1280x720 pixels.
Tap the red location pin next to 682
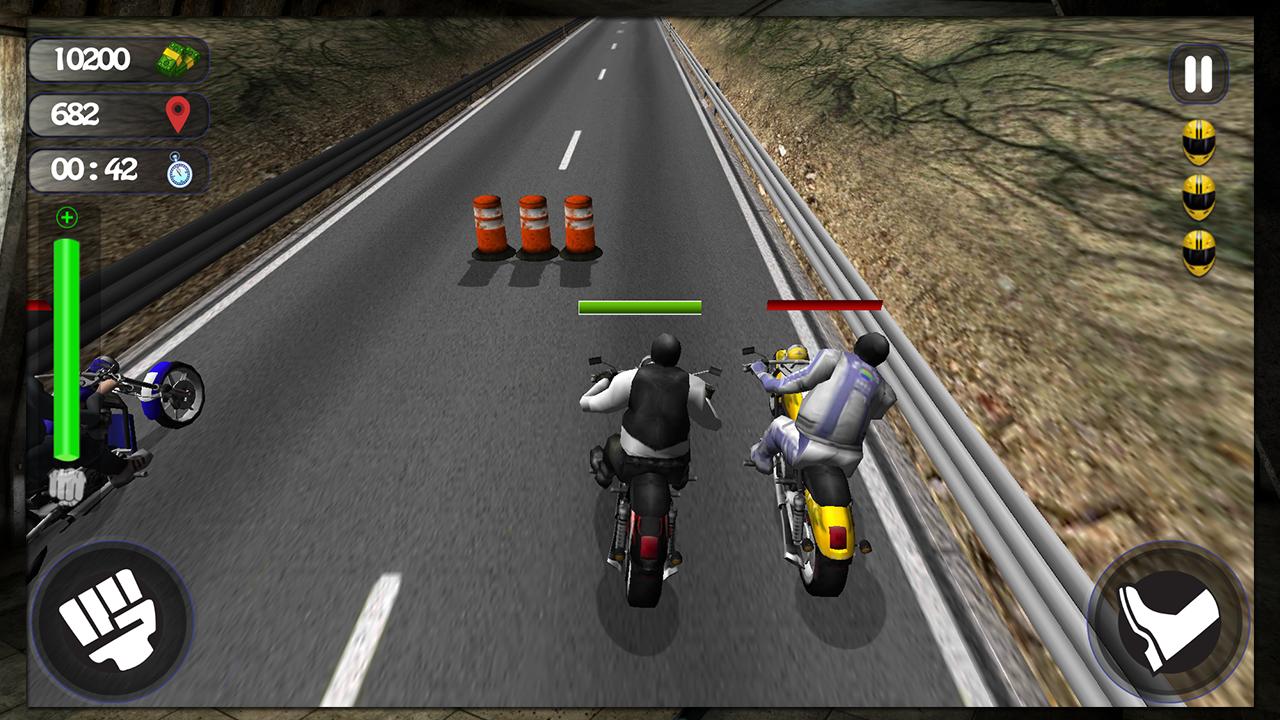[178, 114]
